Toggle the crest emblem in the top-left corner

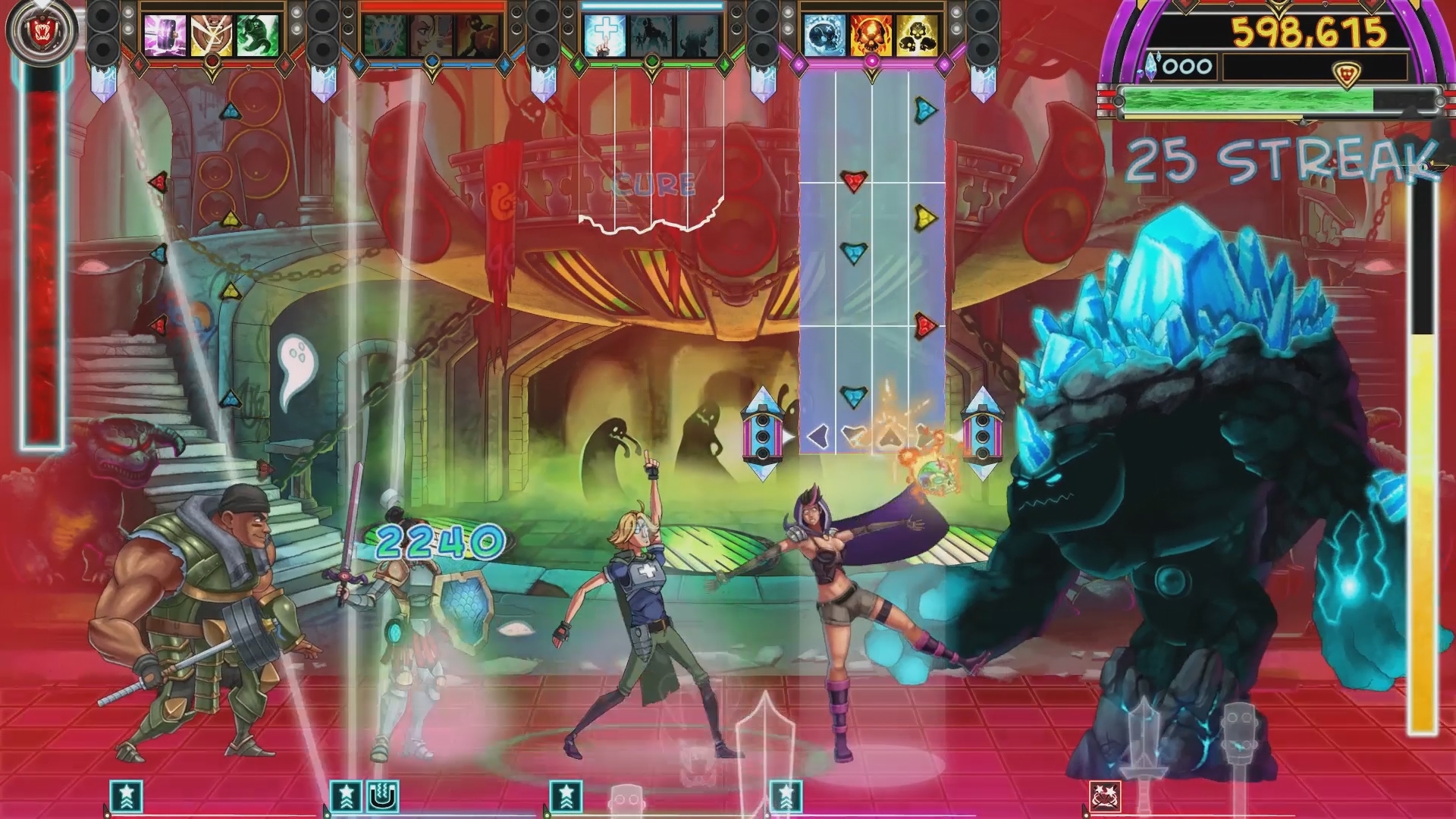point(43,30)
